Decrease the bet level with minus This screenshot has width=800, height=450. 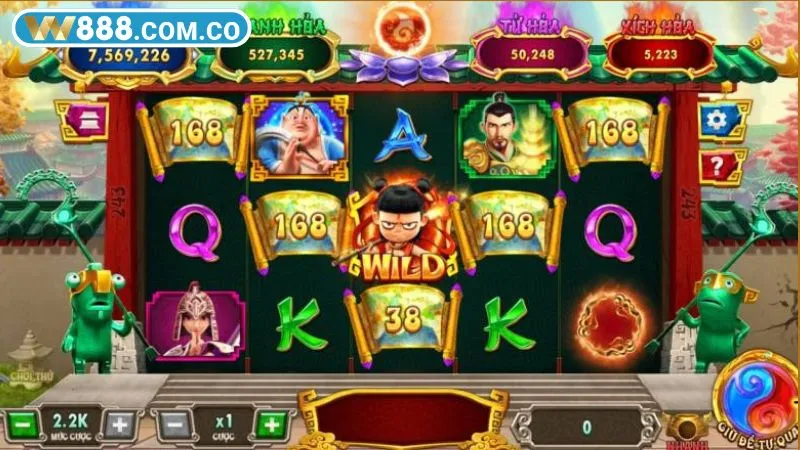pos(21,424)
